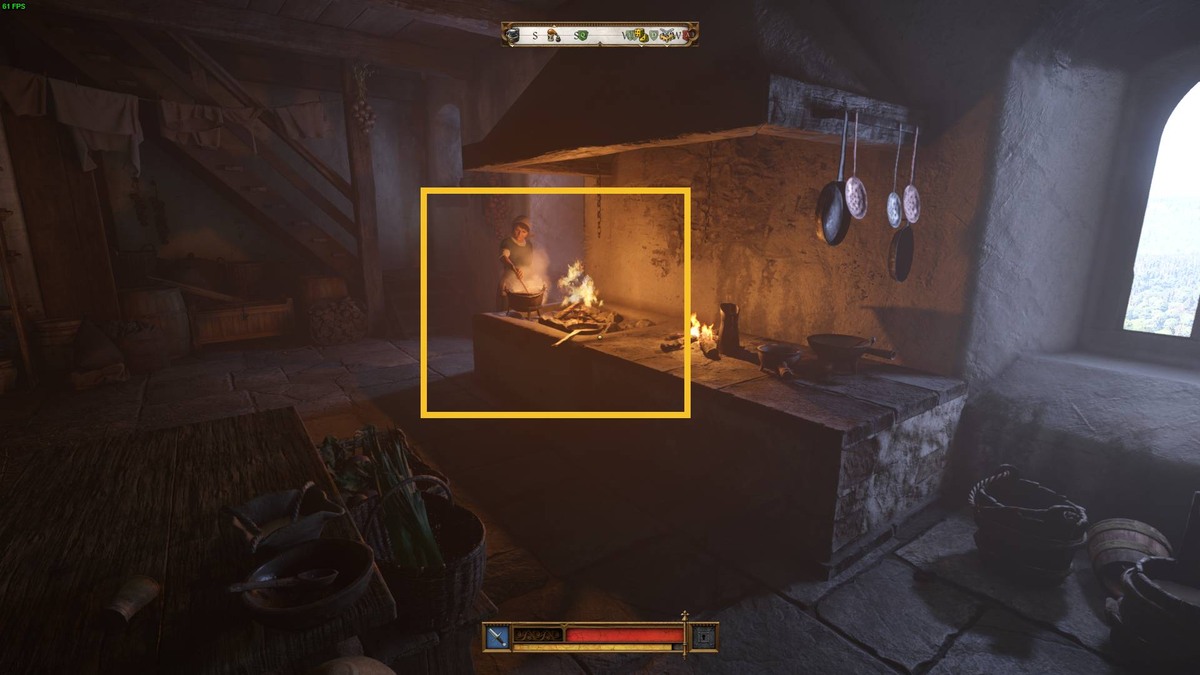This screenshot has height=675, width=1200.
Task: Click the helmet icon at compass left end
Action: [513, 35]
